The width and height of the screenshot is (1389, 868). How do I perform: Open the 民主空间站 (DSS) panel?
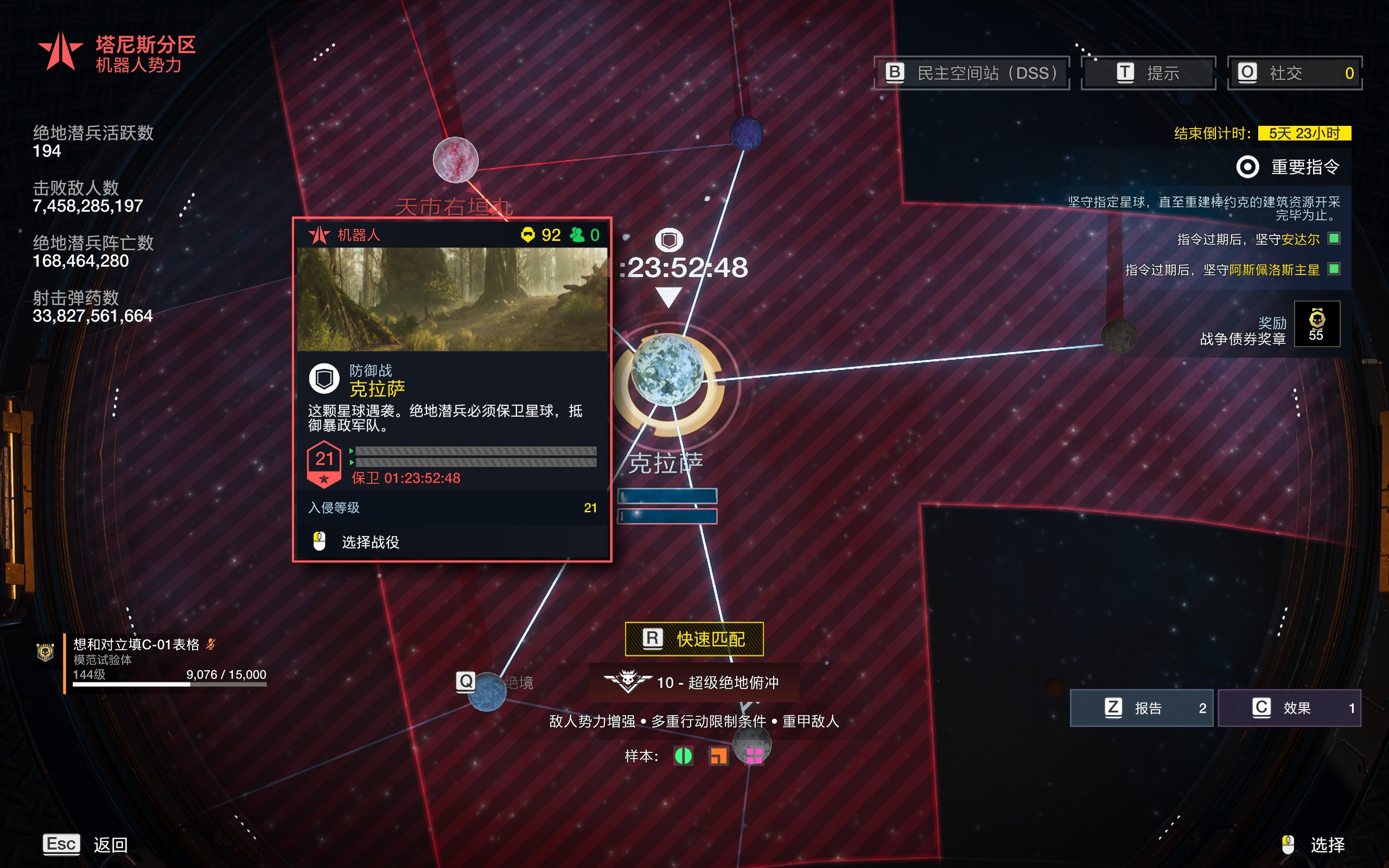tap(971, 73)
